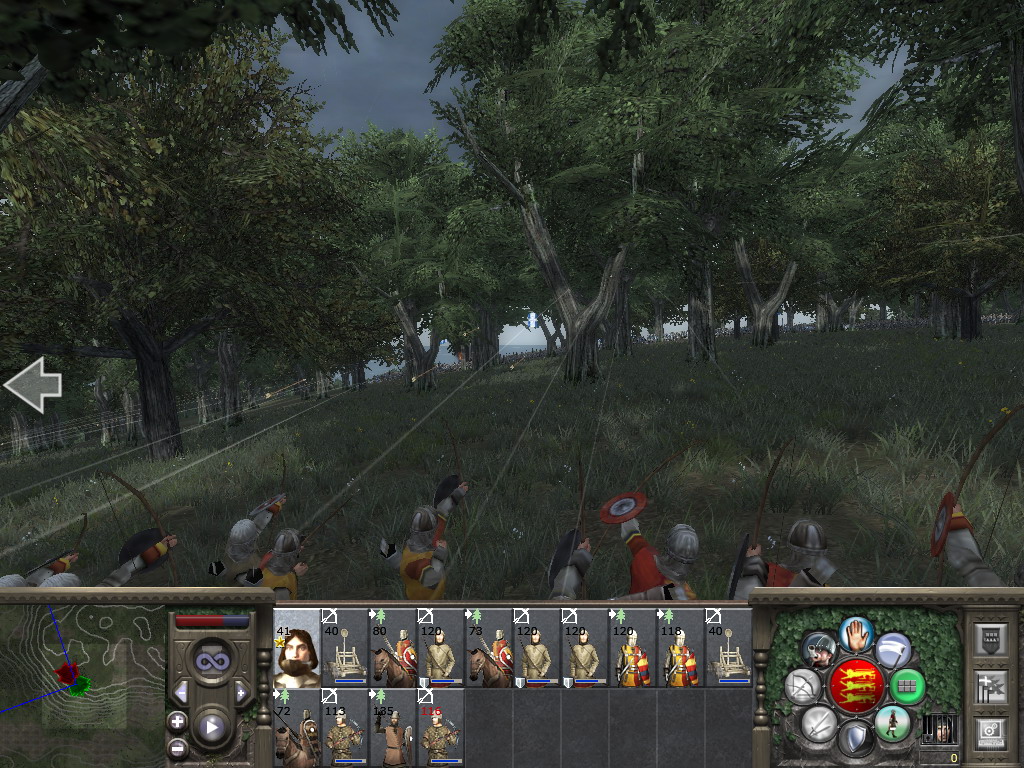The width and height of the screenshot is (1024, 768).
Task: Toggle fire at will bow button
Action: click(x=802, y=687)
